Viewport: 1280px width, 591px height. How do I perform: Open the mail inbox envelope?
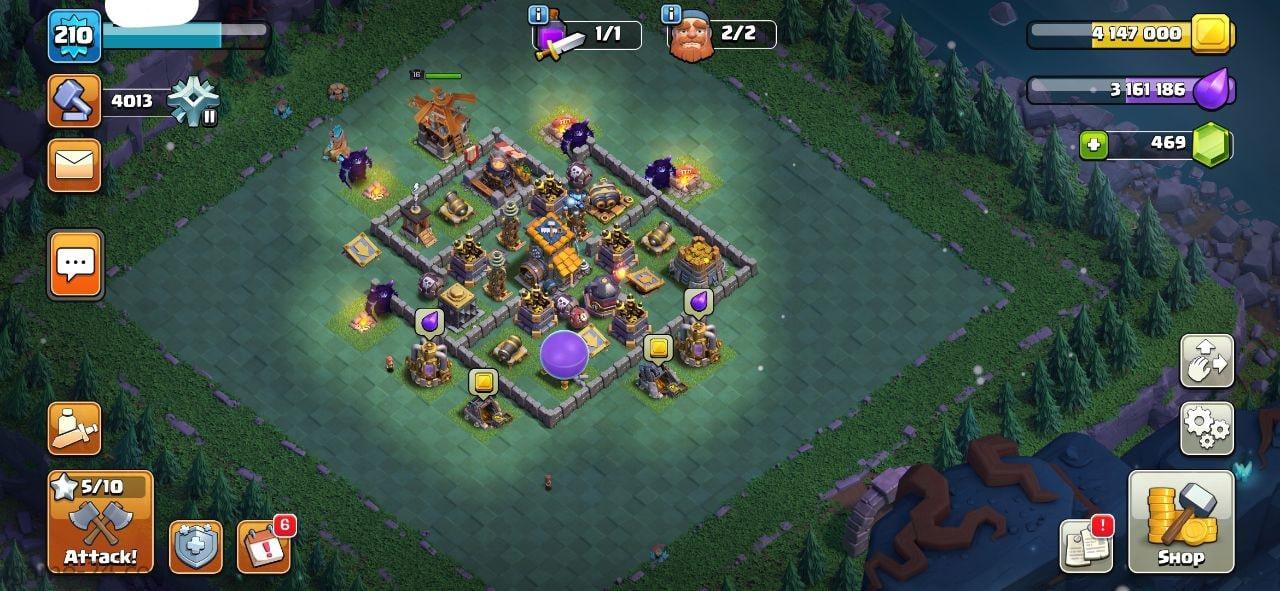75,165
